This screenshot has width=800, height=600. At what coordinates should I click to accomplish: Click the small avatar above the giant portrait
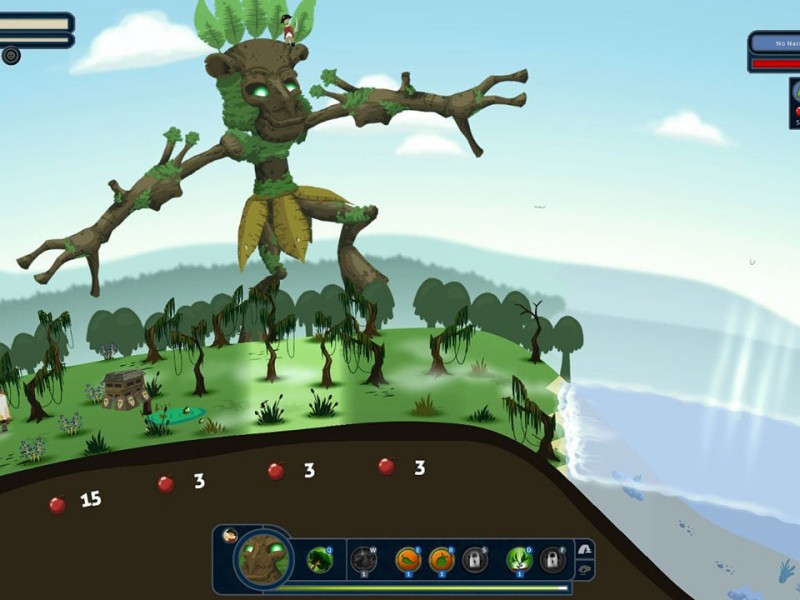pyautogui.click(x=230, y=535)
